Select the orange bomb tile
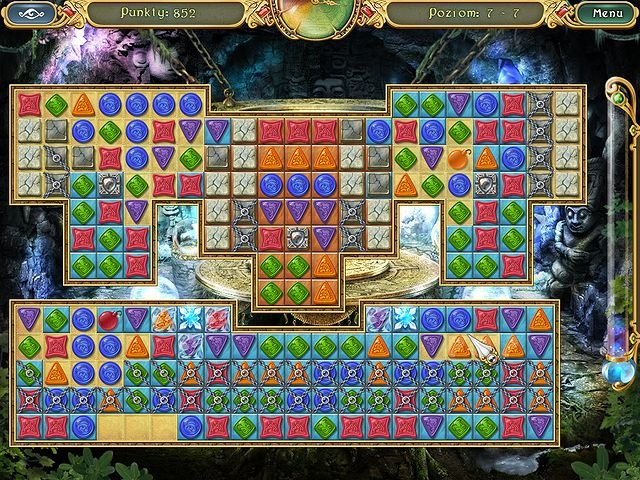The image size is (640, 480). 459,159
